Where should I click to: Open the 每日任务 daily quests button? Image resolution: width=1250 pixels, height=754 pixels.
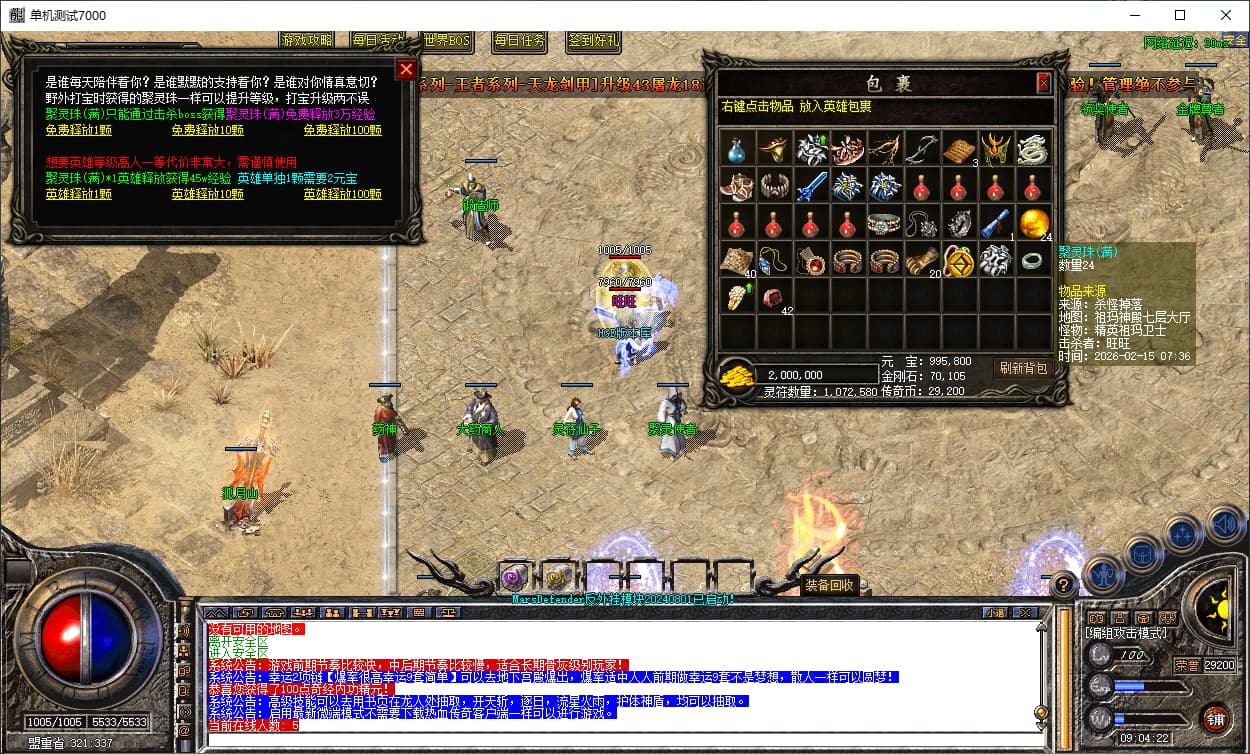520,41
